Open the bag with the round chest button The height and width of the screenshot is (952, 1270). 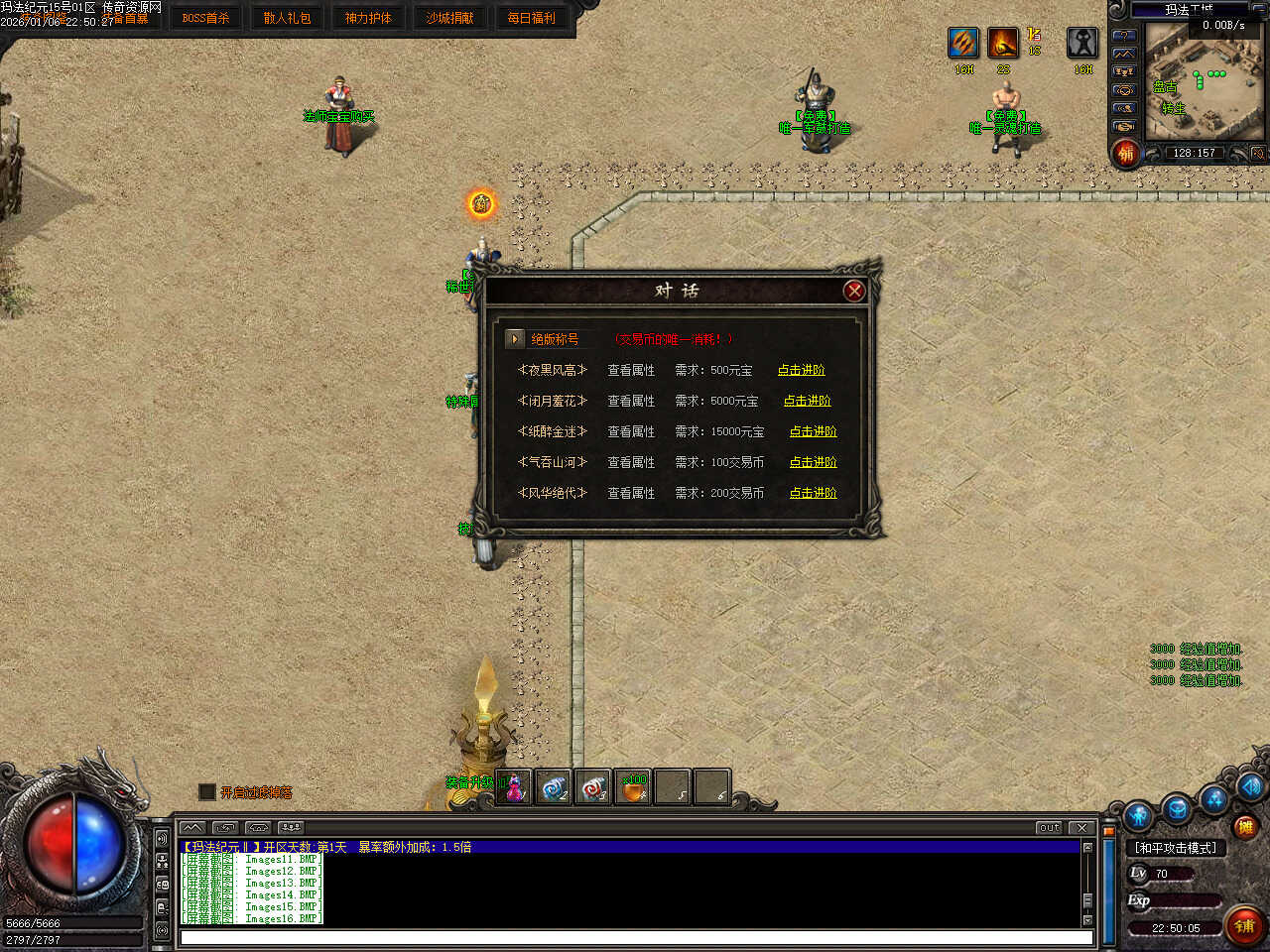tap(1177, 808)
